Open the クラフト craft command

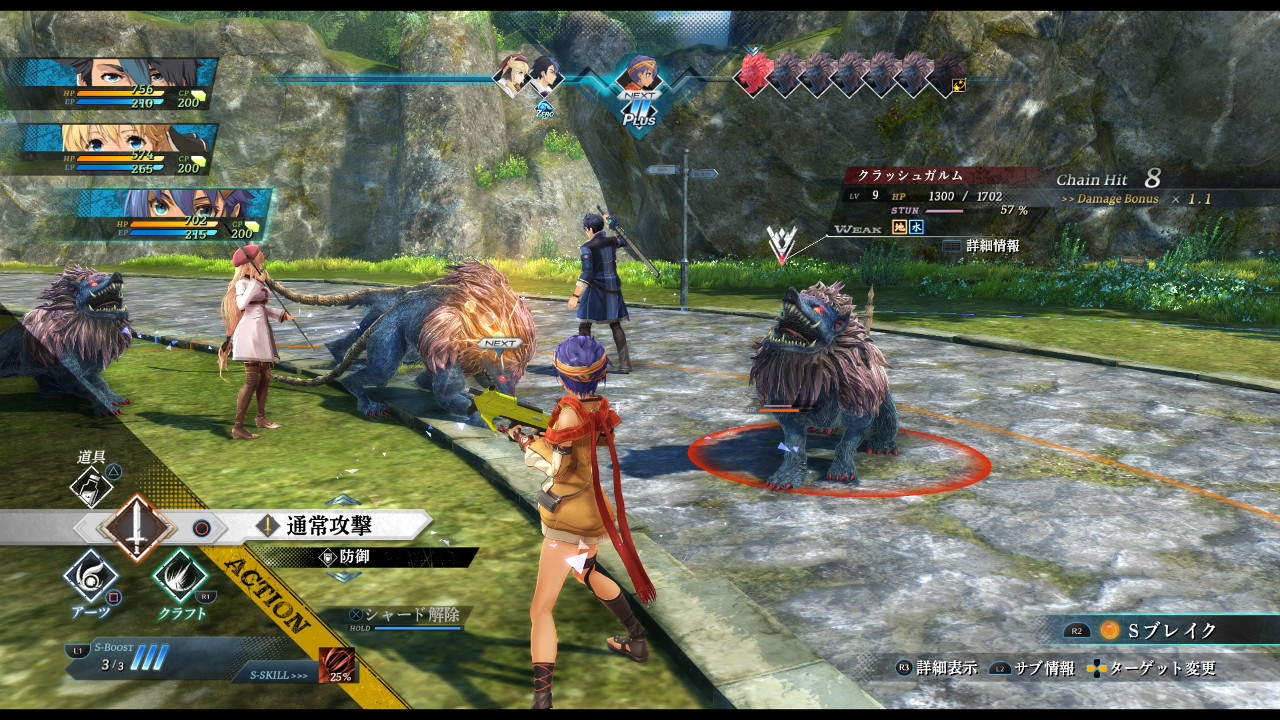181,576
